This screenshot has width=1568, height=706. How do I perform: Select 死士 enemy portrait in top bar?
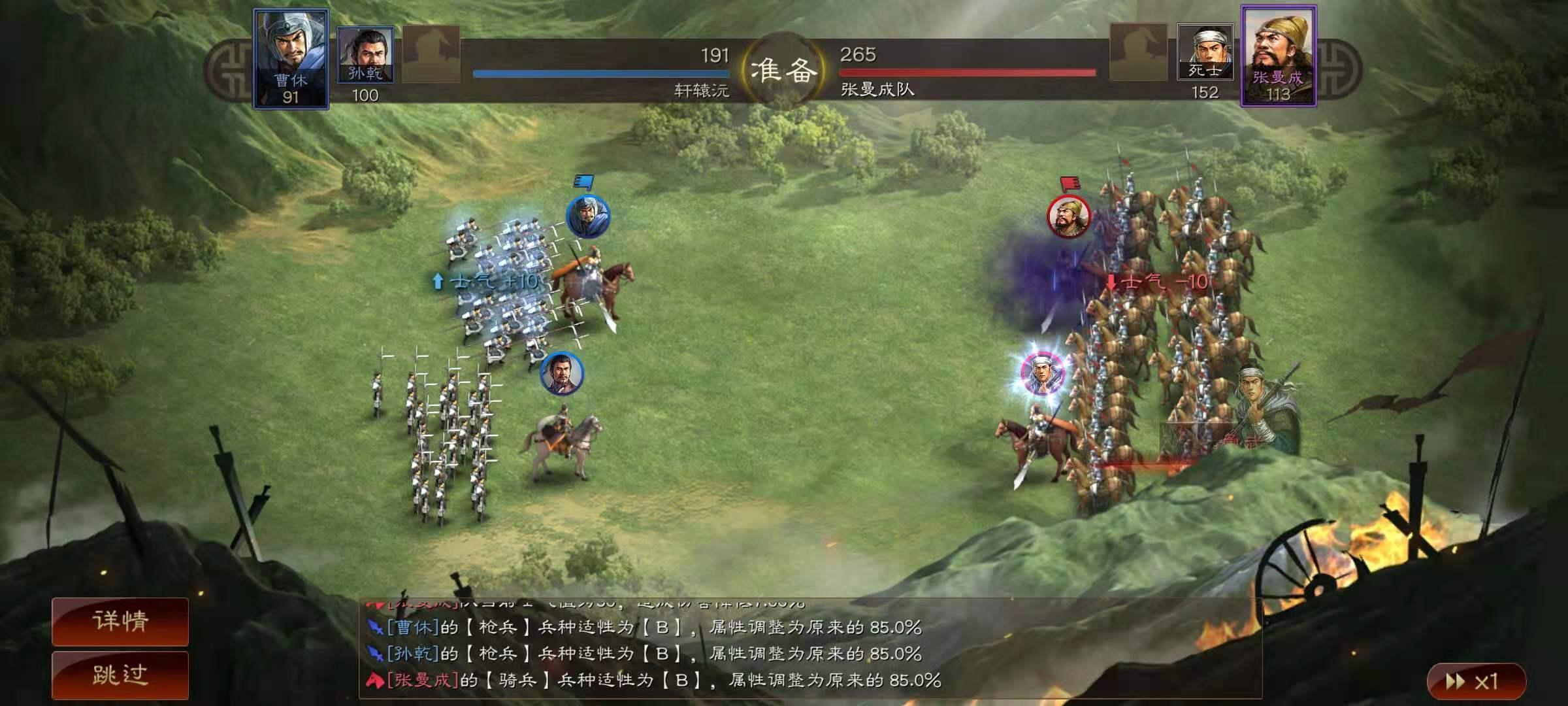(1205, 52)
